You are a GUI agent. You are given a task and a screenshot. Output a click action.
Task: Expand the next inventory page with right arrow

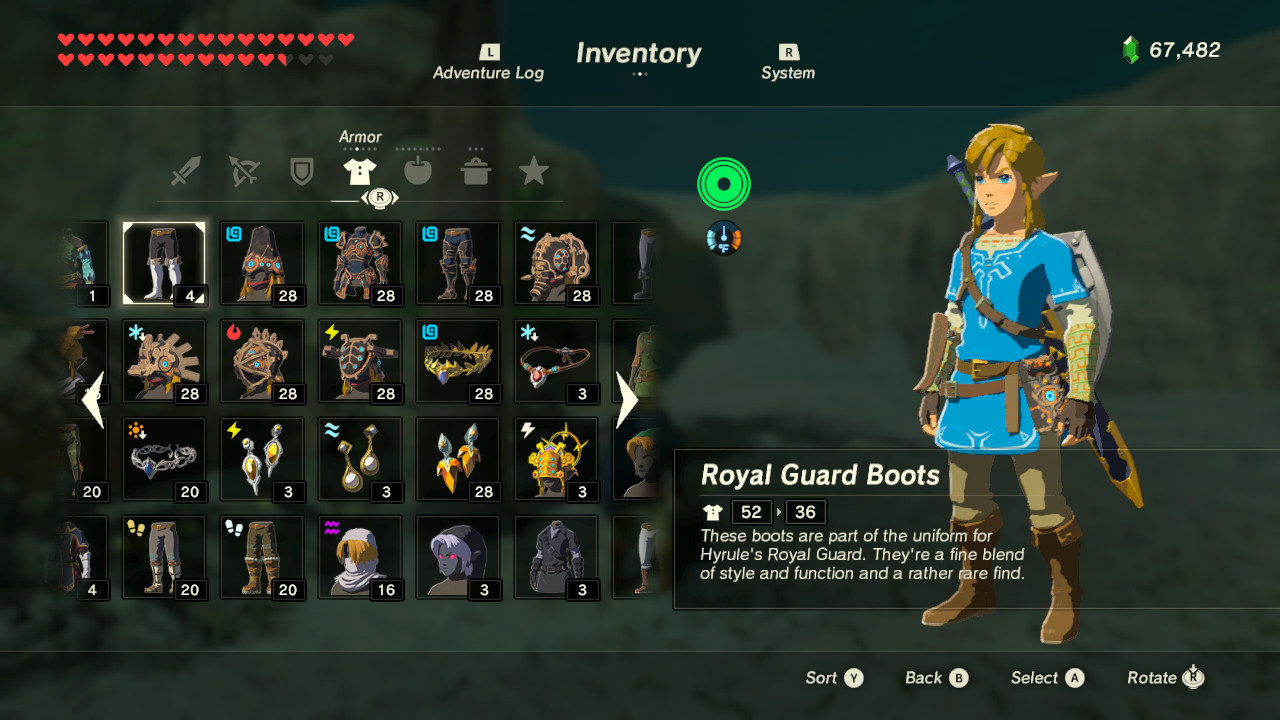click(626, 399)
